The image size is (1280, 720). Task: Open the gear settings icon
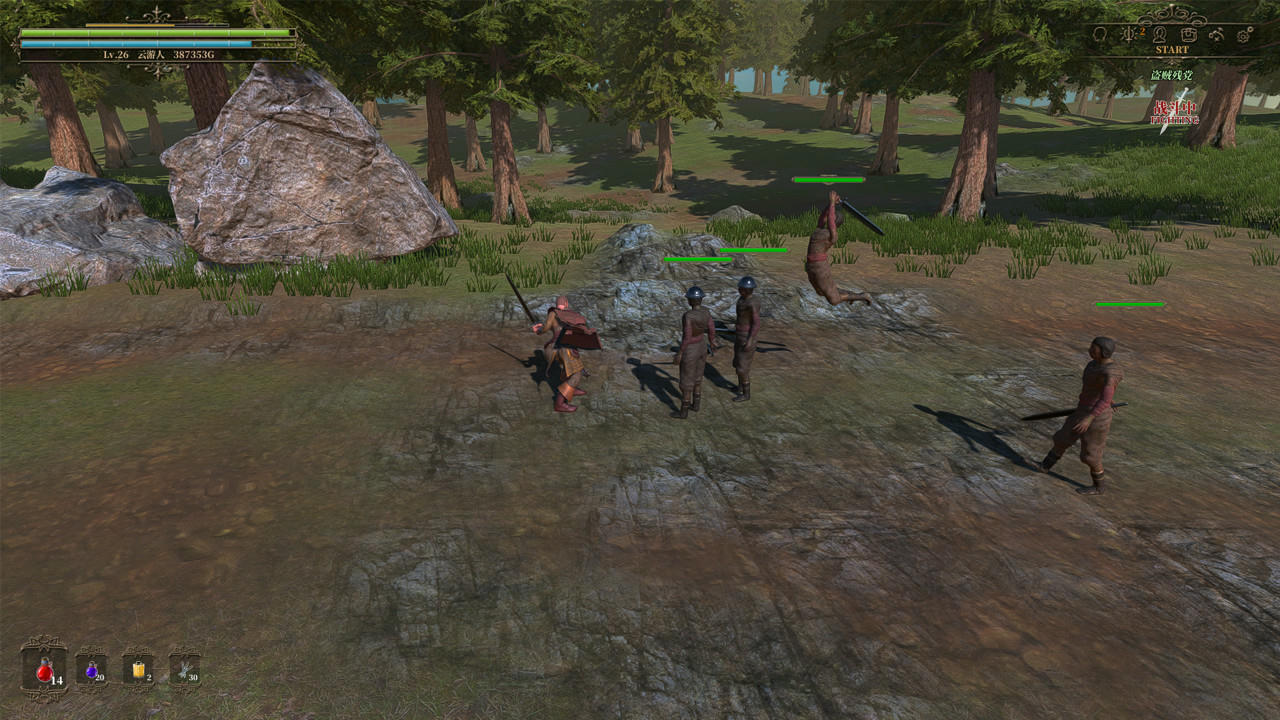[1244, 35]
